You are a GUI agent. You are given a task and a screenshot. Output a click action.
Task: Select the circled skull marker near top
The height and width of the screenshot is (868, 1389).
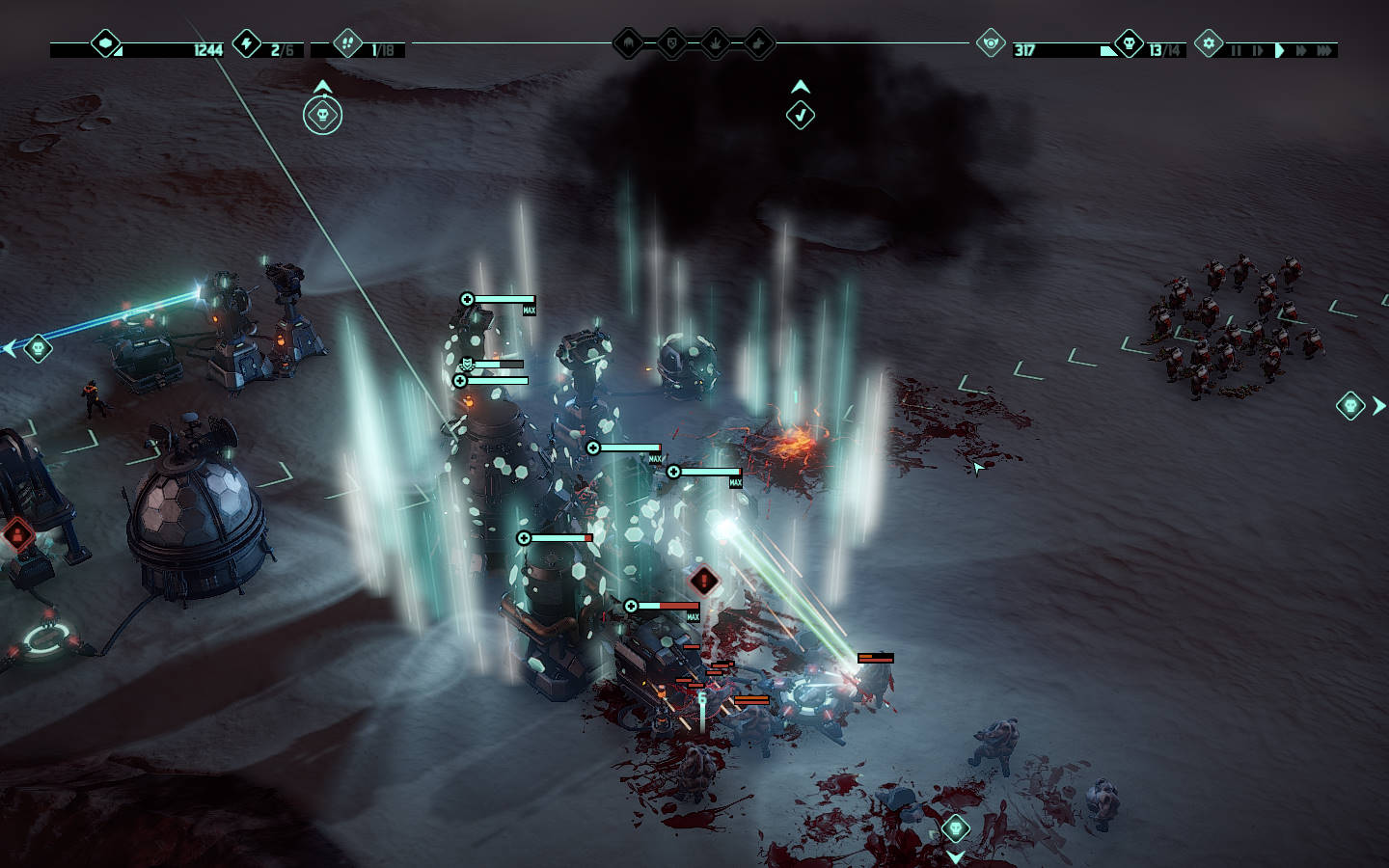pyautogui.click(x=323, y=117)
